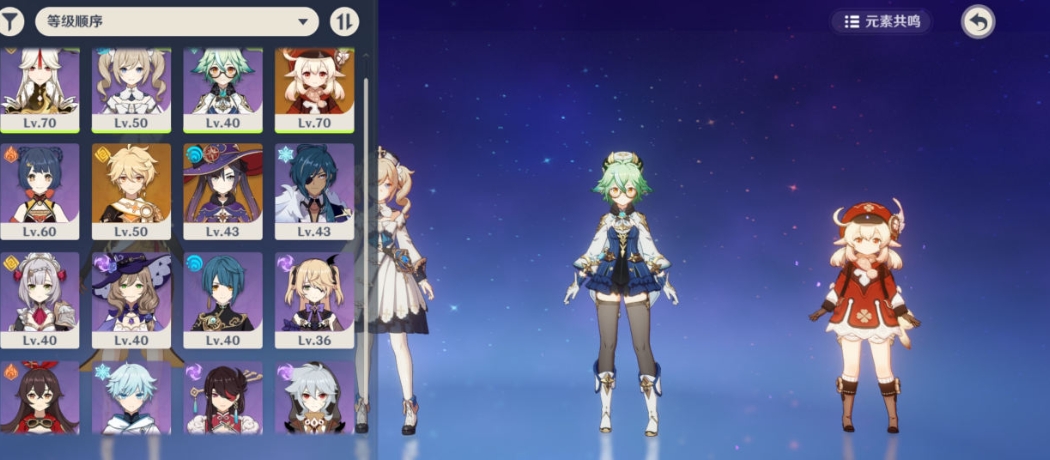Select Razor's portrait

[313, 398]
